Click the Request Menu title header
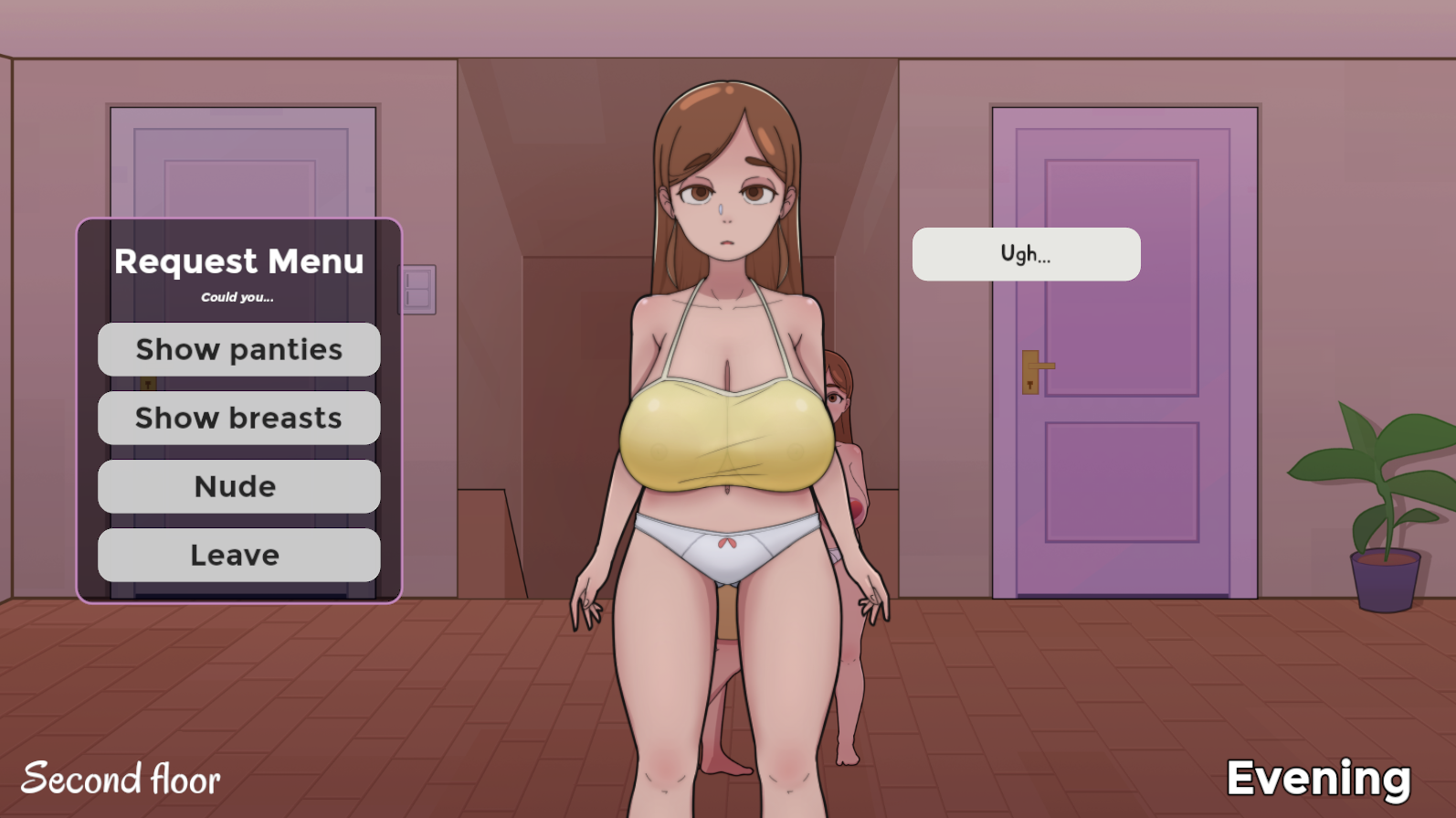 point(240,261)
